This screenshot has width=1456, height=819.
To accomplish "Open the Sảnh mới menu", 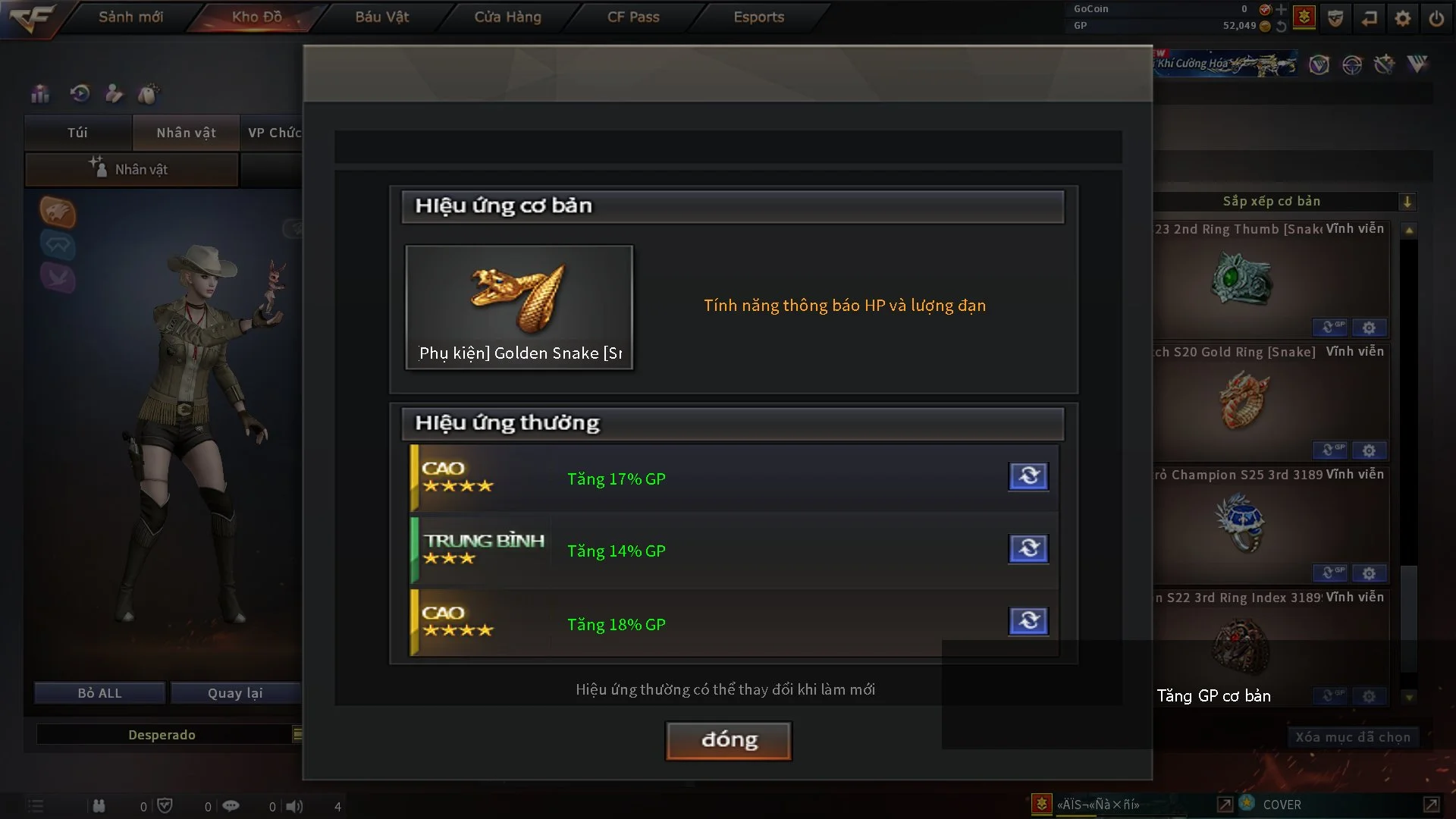I will tap(130, 17).
